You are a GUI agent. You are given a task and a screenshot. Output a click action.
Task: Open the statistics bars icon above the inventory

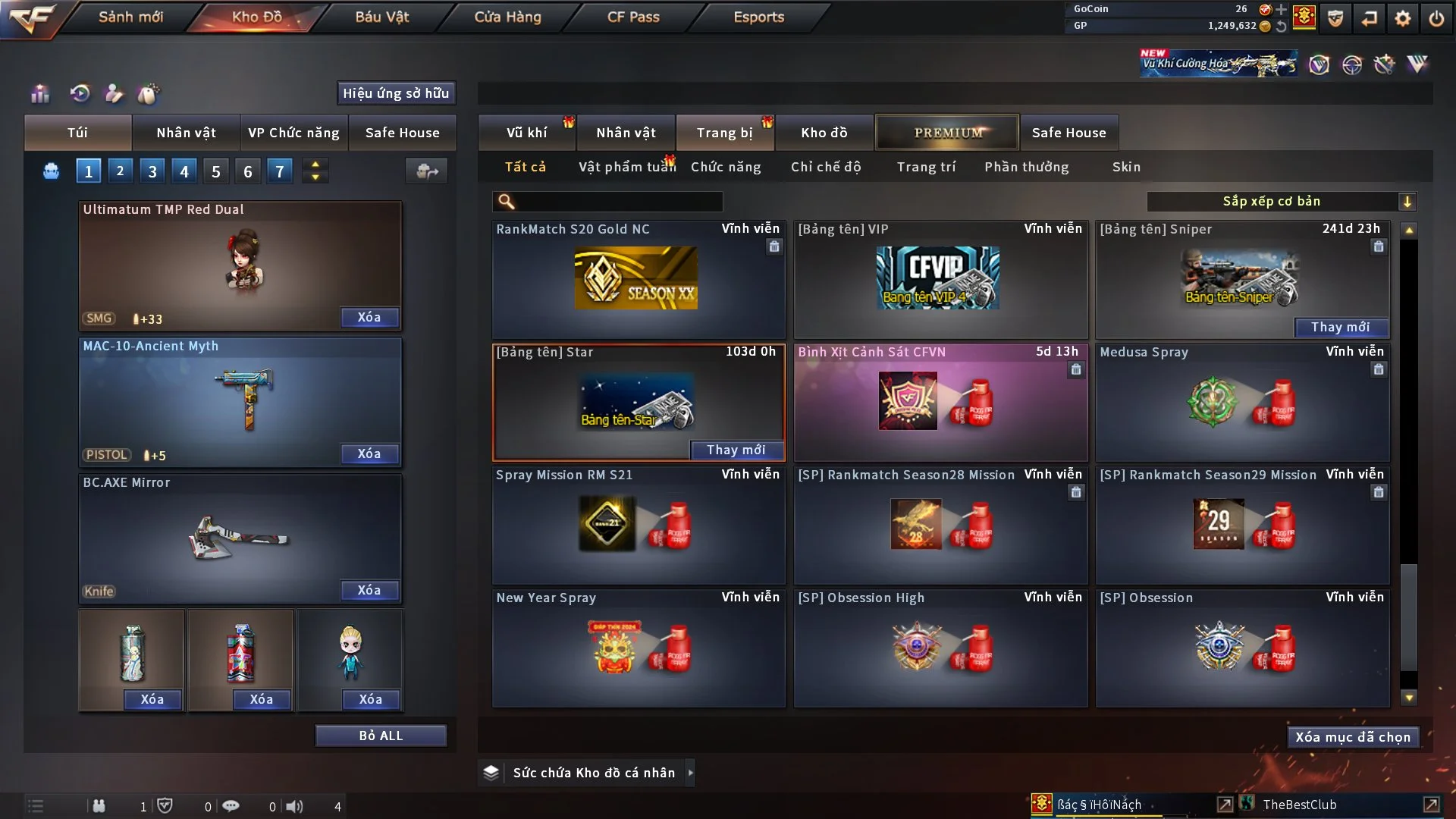click(x=39, y=93)
